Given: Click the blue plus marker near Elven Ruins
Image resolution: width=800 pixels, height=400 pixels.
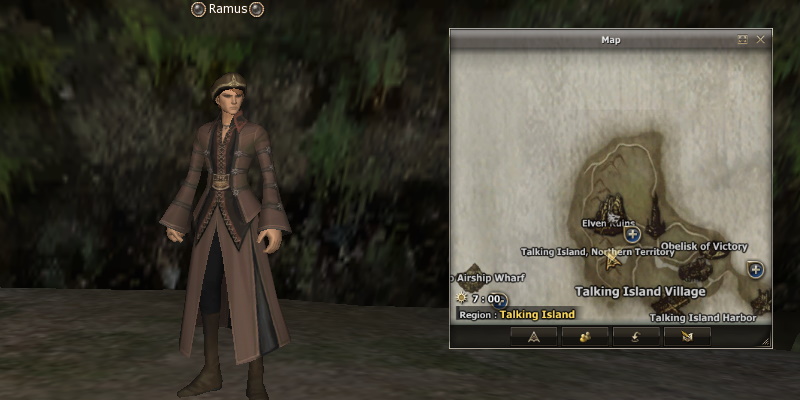Looking at the screenshot, I should pos(633,235).
